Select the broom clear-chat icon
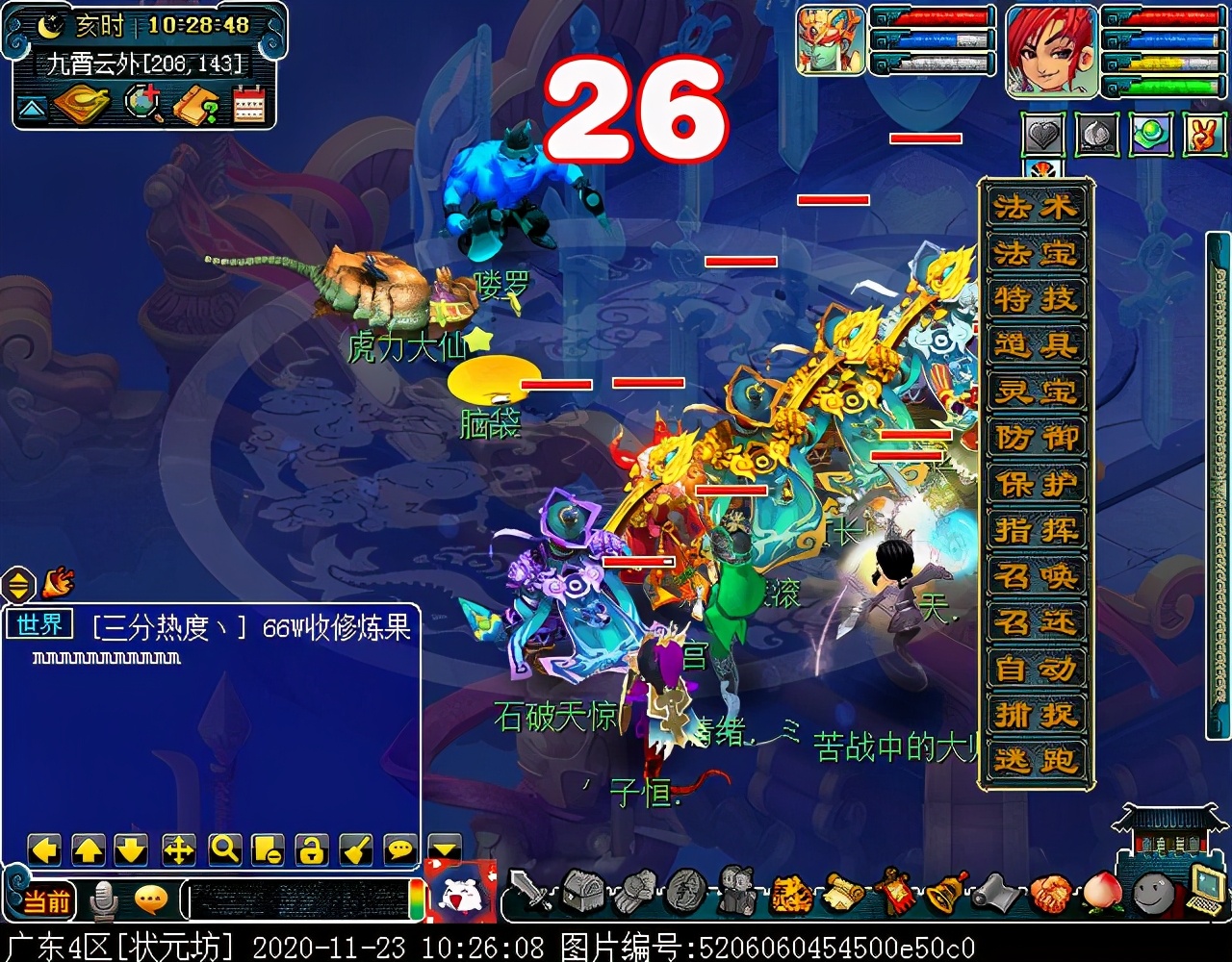1232x962 pixels. click(354, 850)
